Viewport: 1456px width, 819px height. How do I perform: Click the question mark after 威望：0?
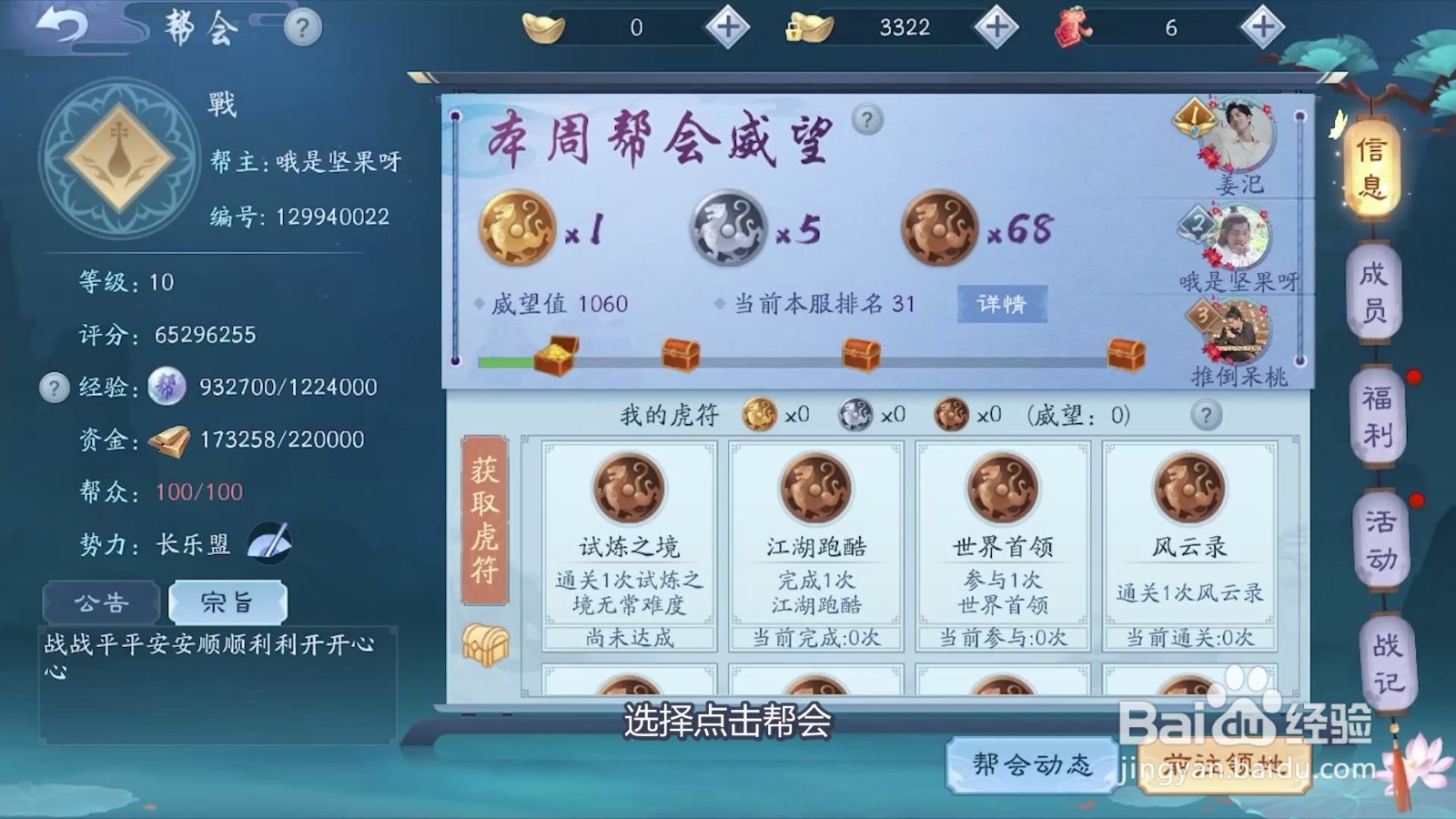click(1207, 416)
